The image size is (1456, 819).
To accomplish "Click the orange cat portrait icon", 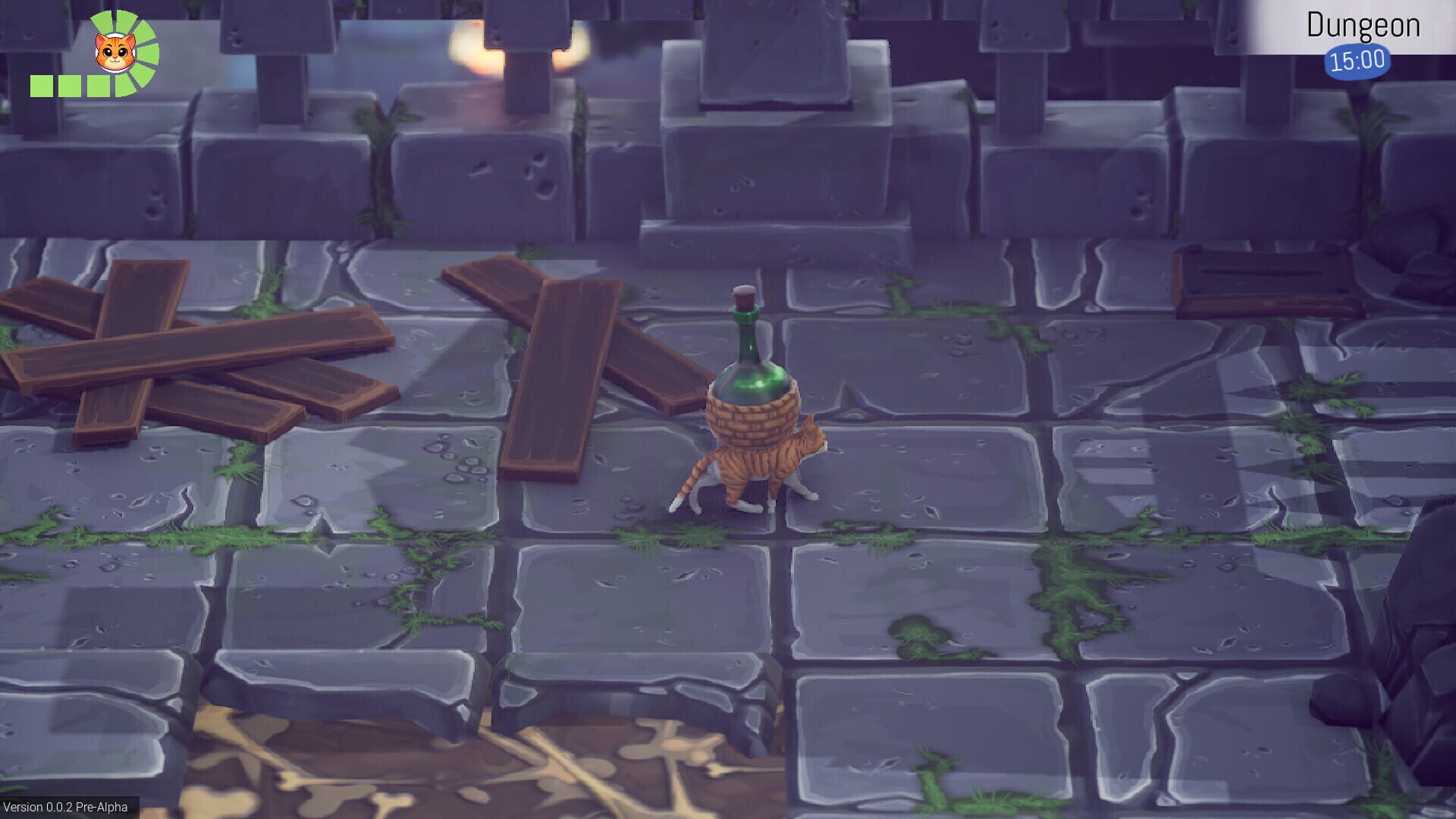I will pos(115,51).
